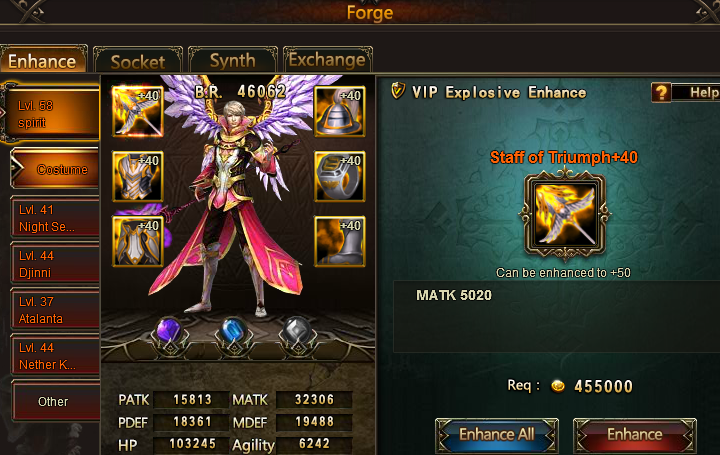Viewport: 720px width, 455px height.
Task: Click the red Enhance button
Action: click(x=634, y=435)
